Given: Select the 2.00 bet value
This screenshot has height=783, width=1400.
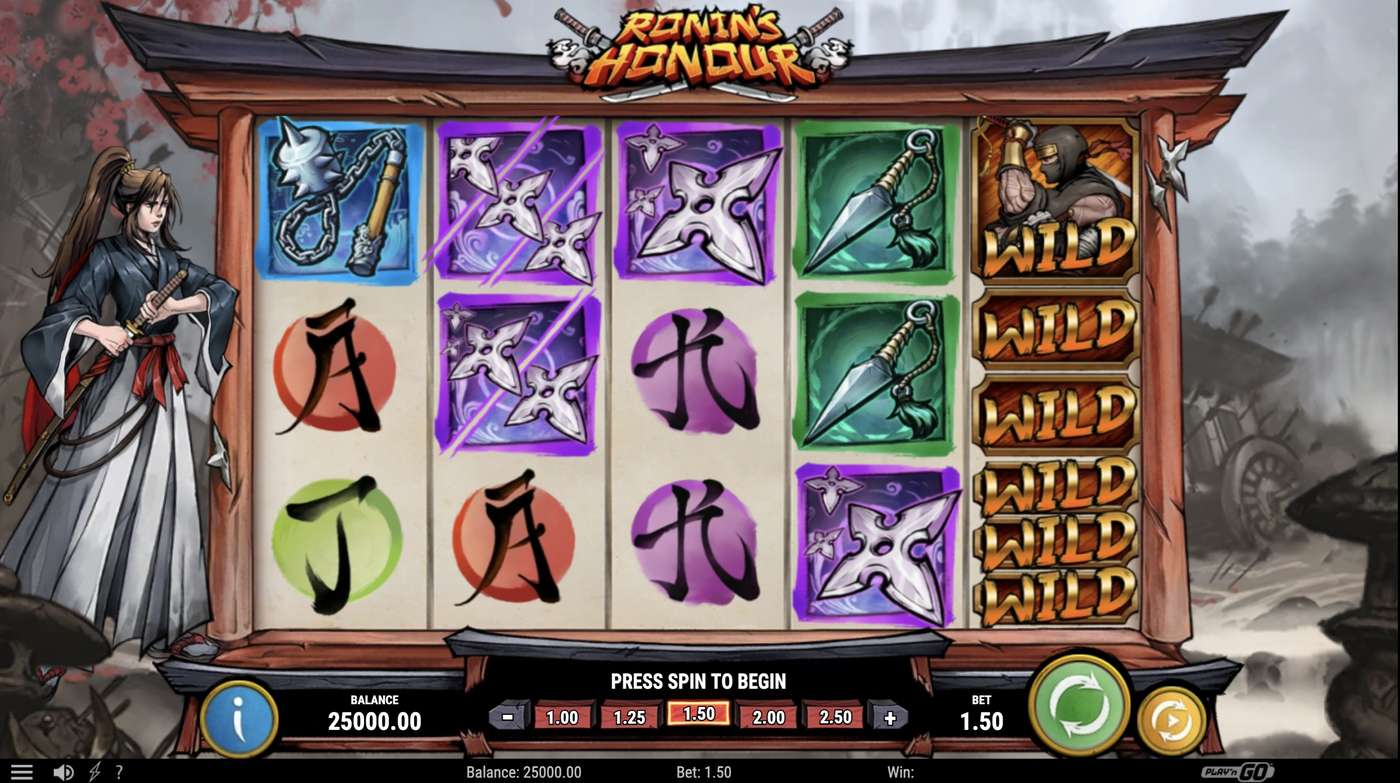Looking at the screenshot, I should [x=766, y=716].
